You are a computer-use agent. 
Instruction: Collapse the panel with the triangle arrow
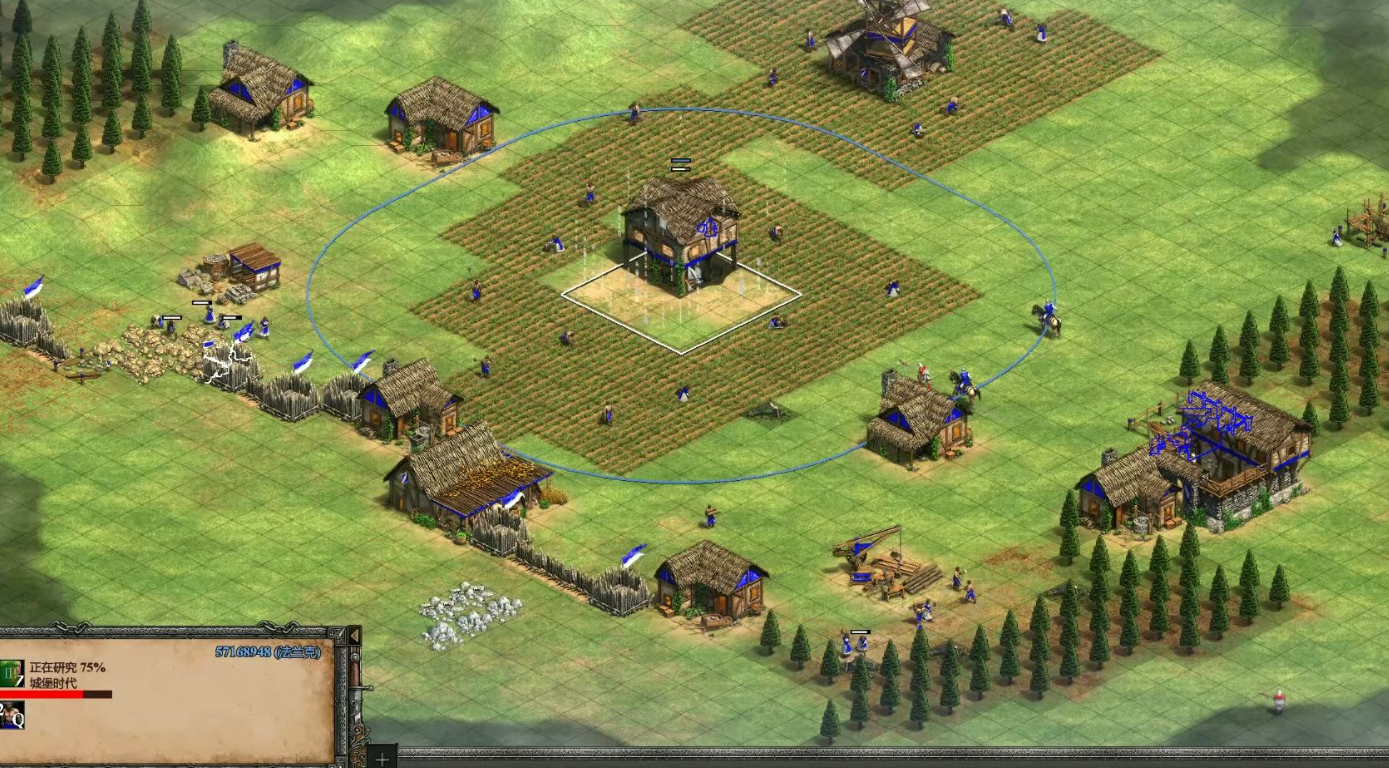pos(352,636)
